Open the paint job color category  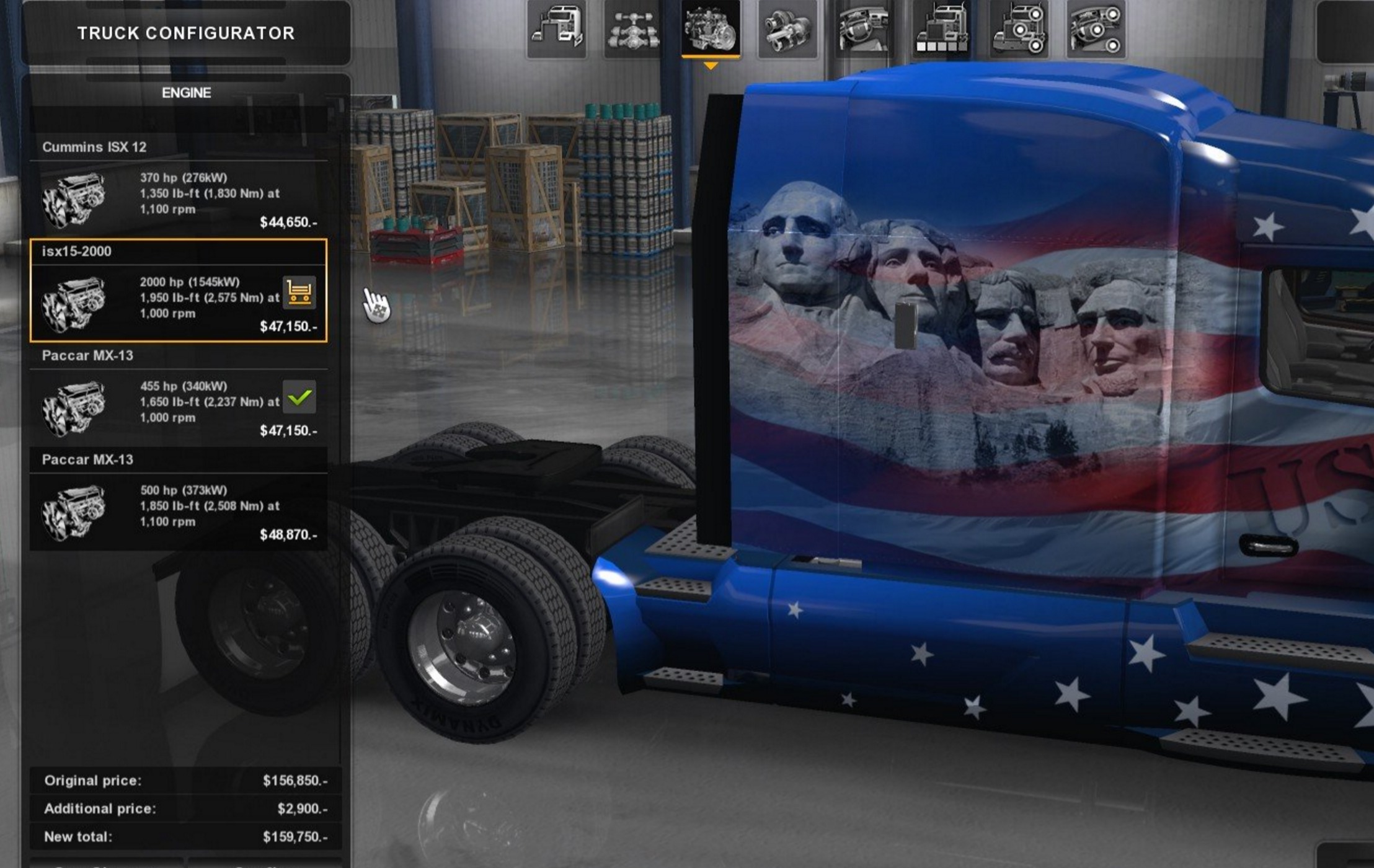(941, 29)
